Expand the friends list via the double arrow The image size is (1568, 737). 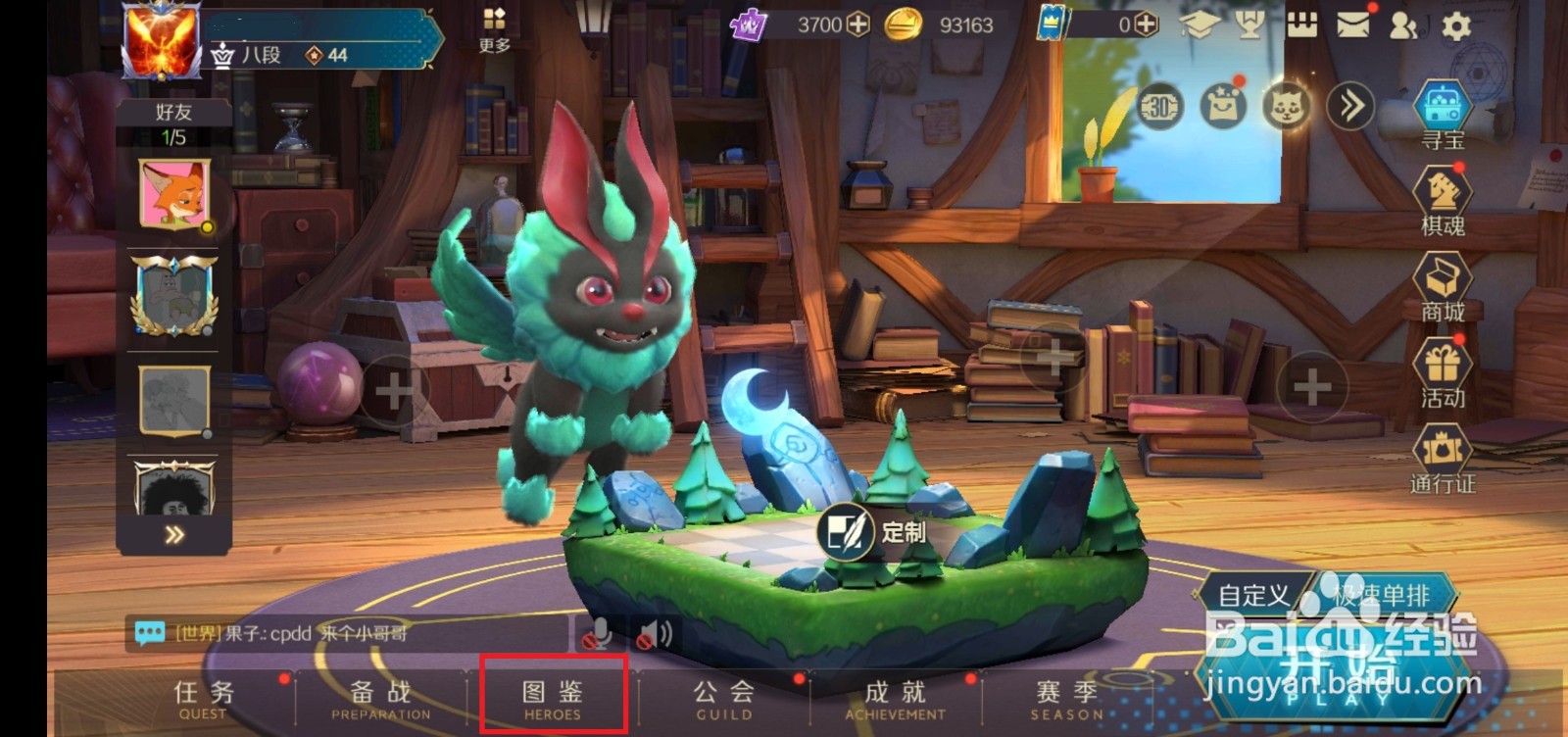click(x=174, y=532)
